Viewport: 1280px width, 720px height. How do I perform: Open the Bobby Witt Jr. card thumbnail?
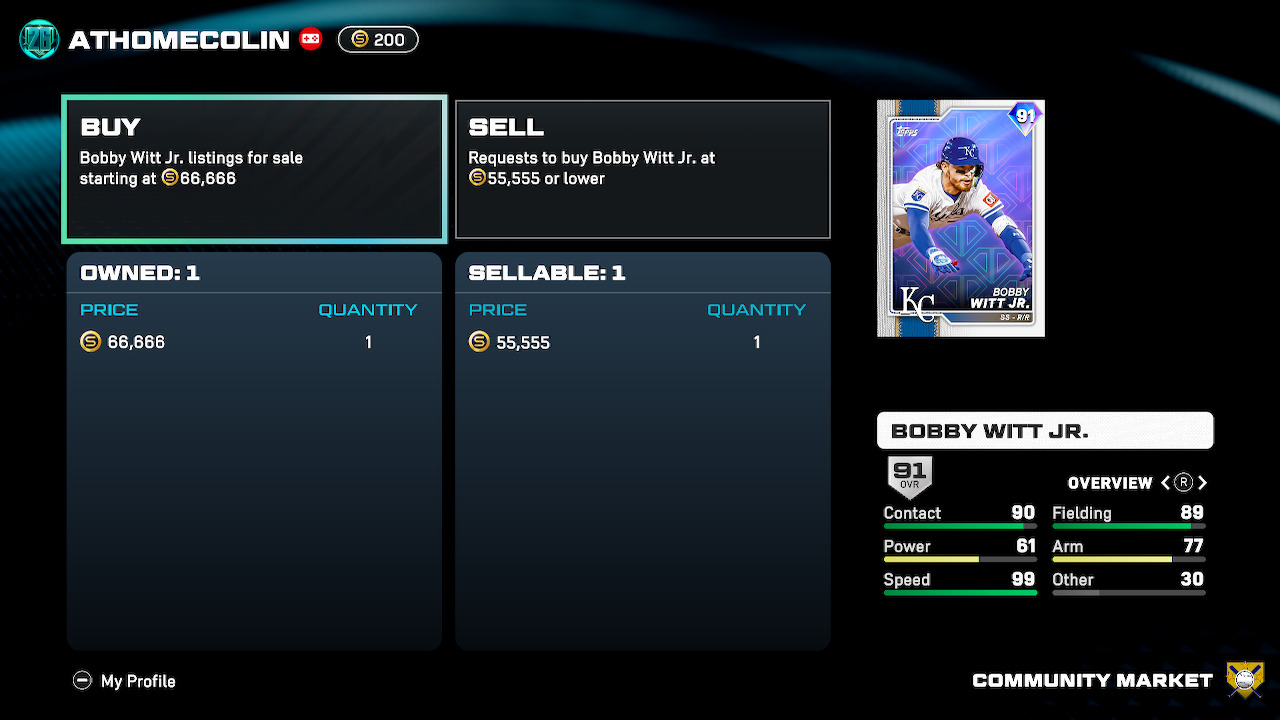[960, 218]
